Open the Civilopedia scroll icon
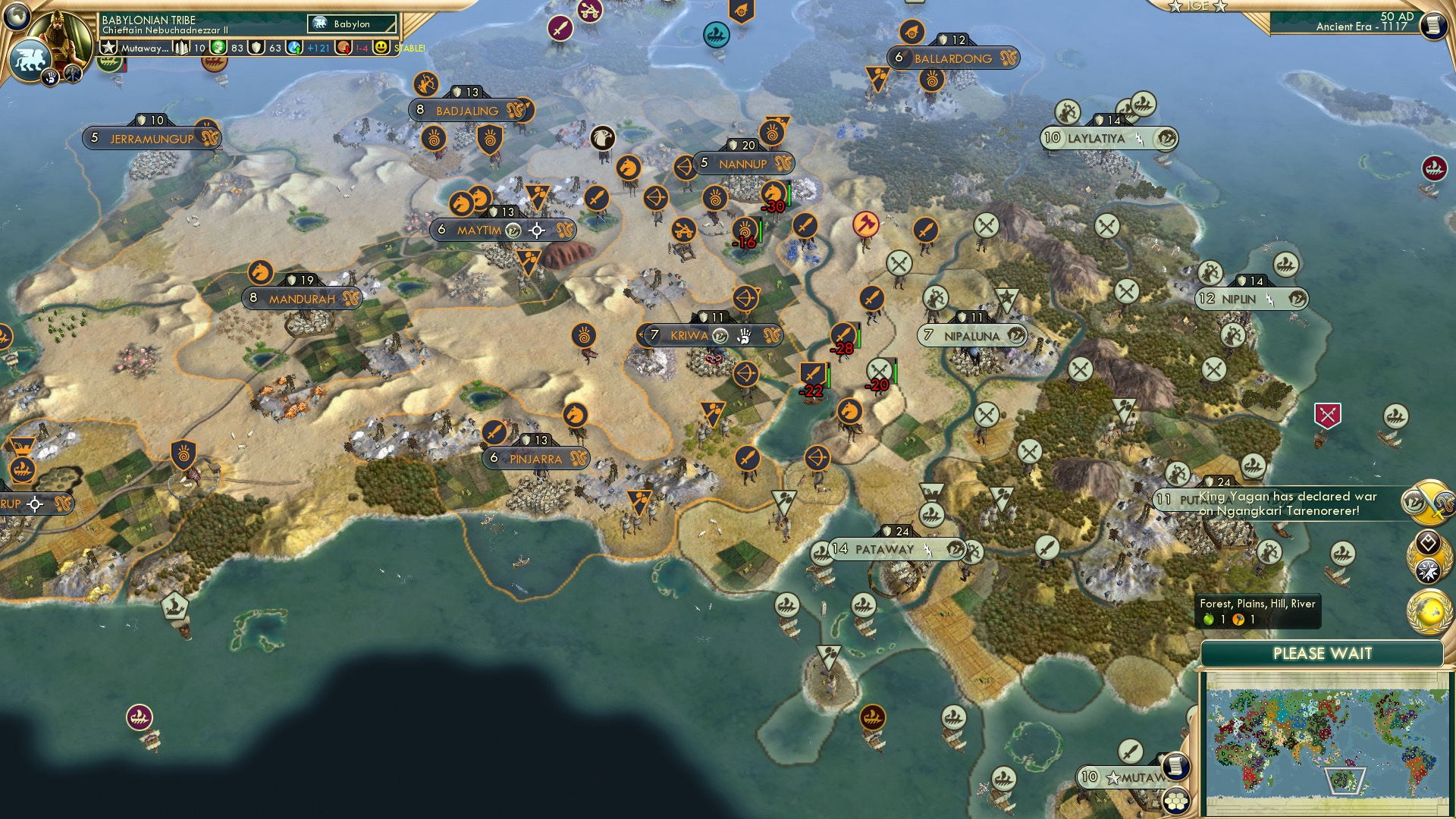This screenshot has height=819, width=1456. tap(1433, 24)
